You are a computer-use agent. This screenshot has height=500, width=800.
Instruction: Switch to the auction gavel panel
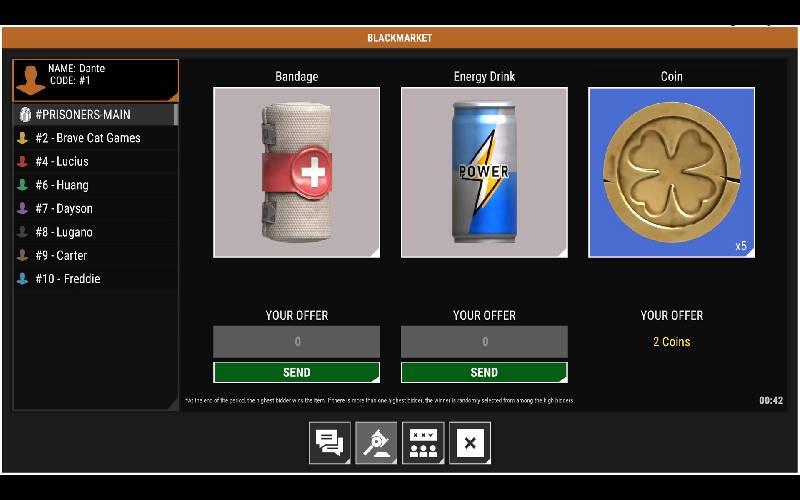(x=376, y=443)
